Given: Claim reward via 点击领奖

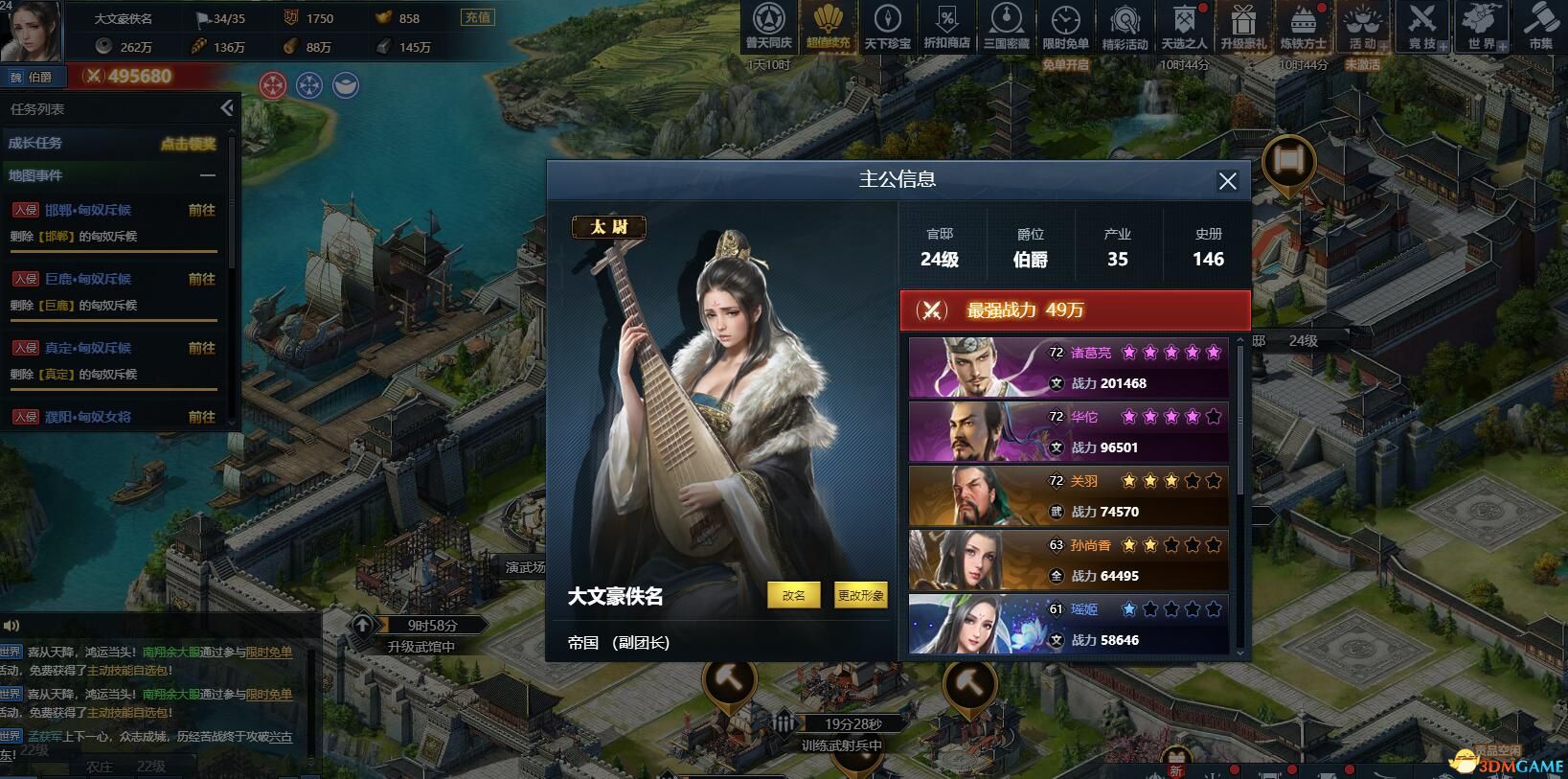Looking at the screenshot, I should (x=190, y=144).
